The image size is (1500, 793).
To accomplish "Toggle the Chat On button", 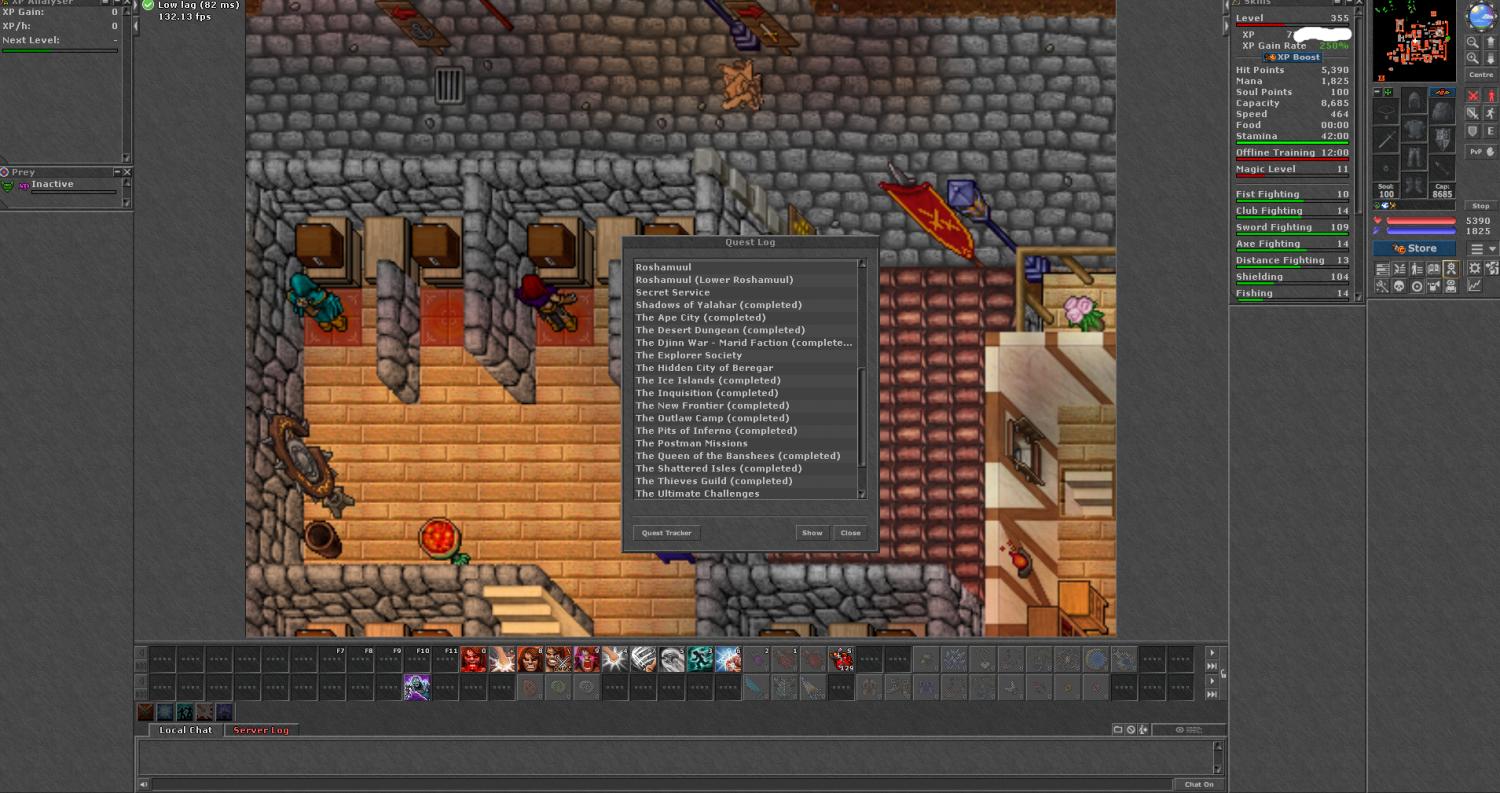I will click(1199, 784).
